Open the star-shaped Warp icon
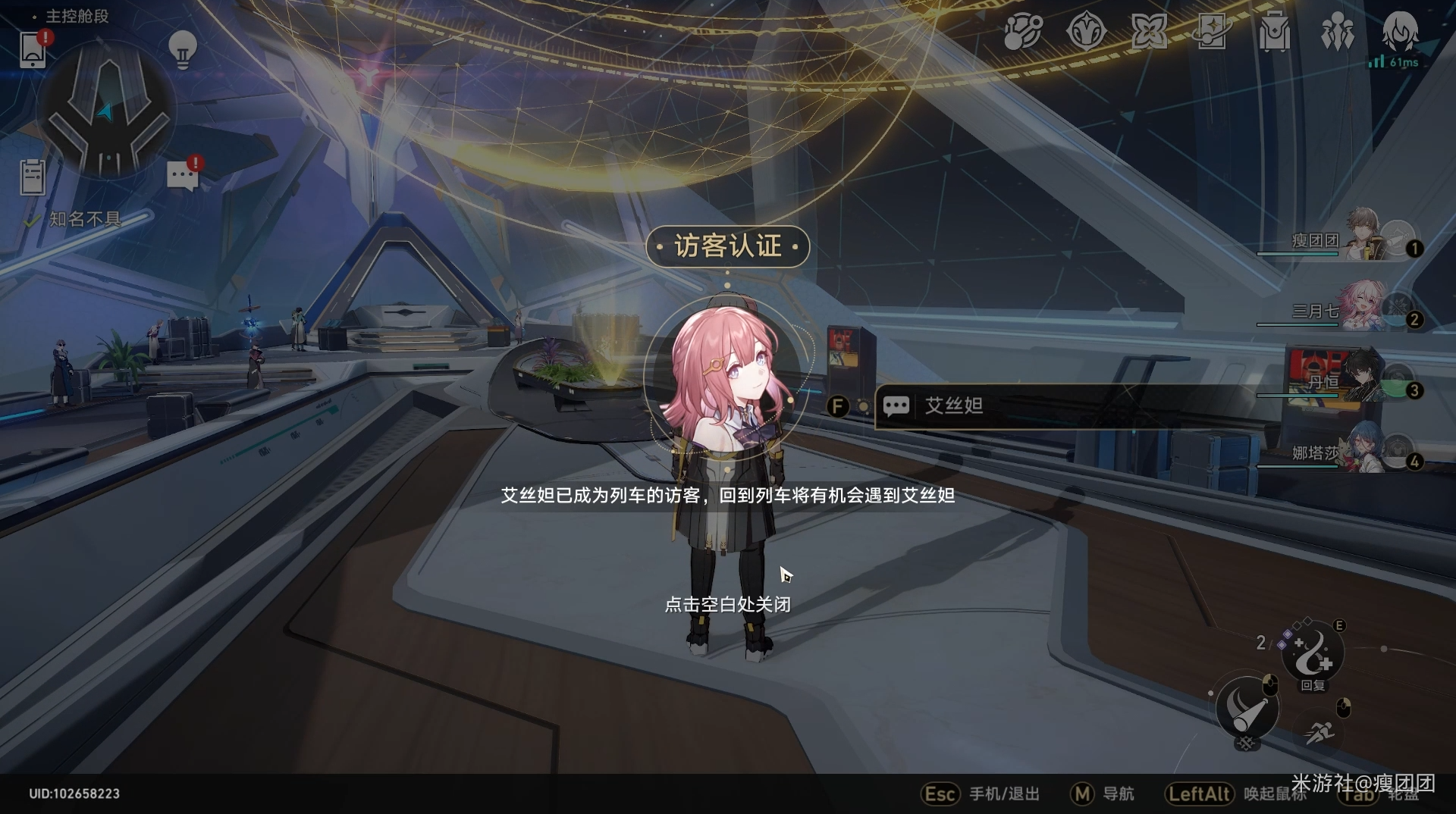This screenshot has height=814, width=1456. [x=1149, y=33]
